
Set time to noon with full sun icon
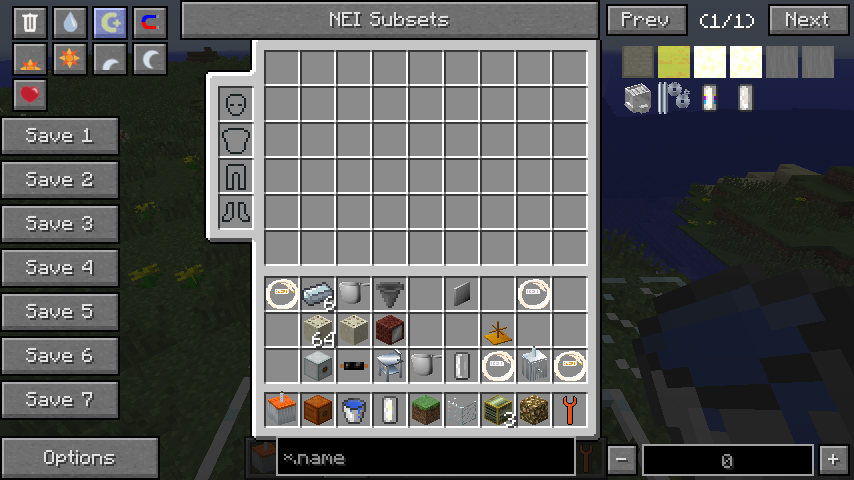point(69,60)
